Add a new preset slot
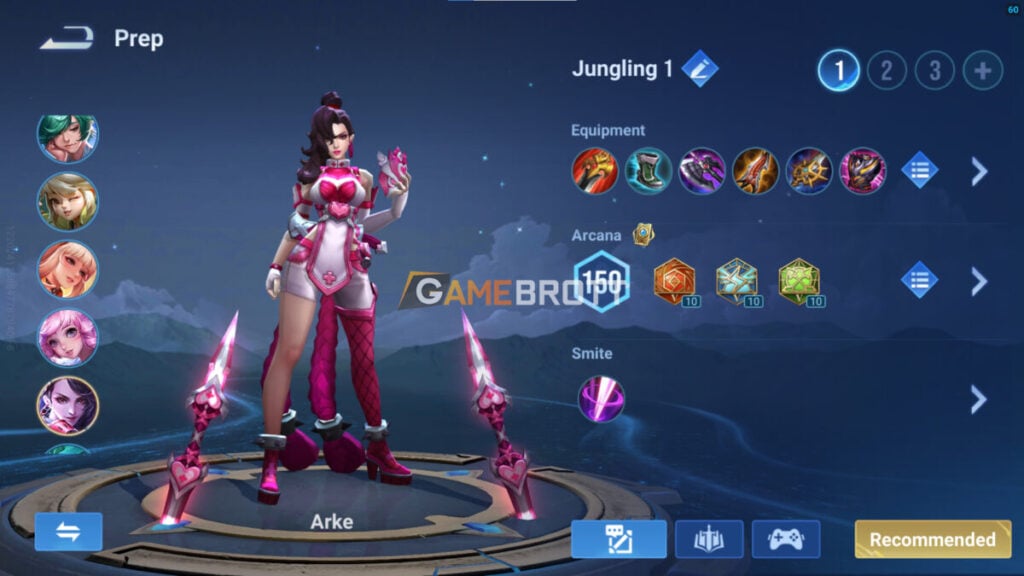The image size is (1024, 576). point(982,70)
